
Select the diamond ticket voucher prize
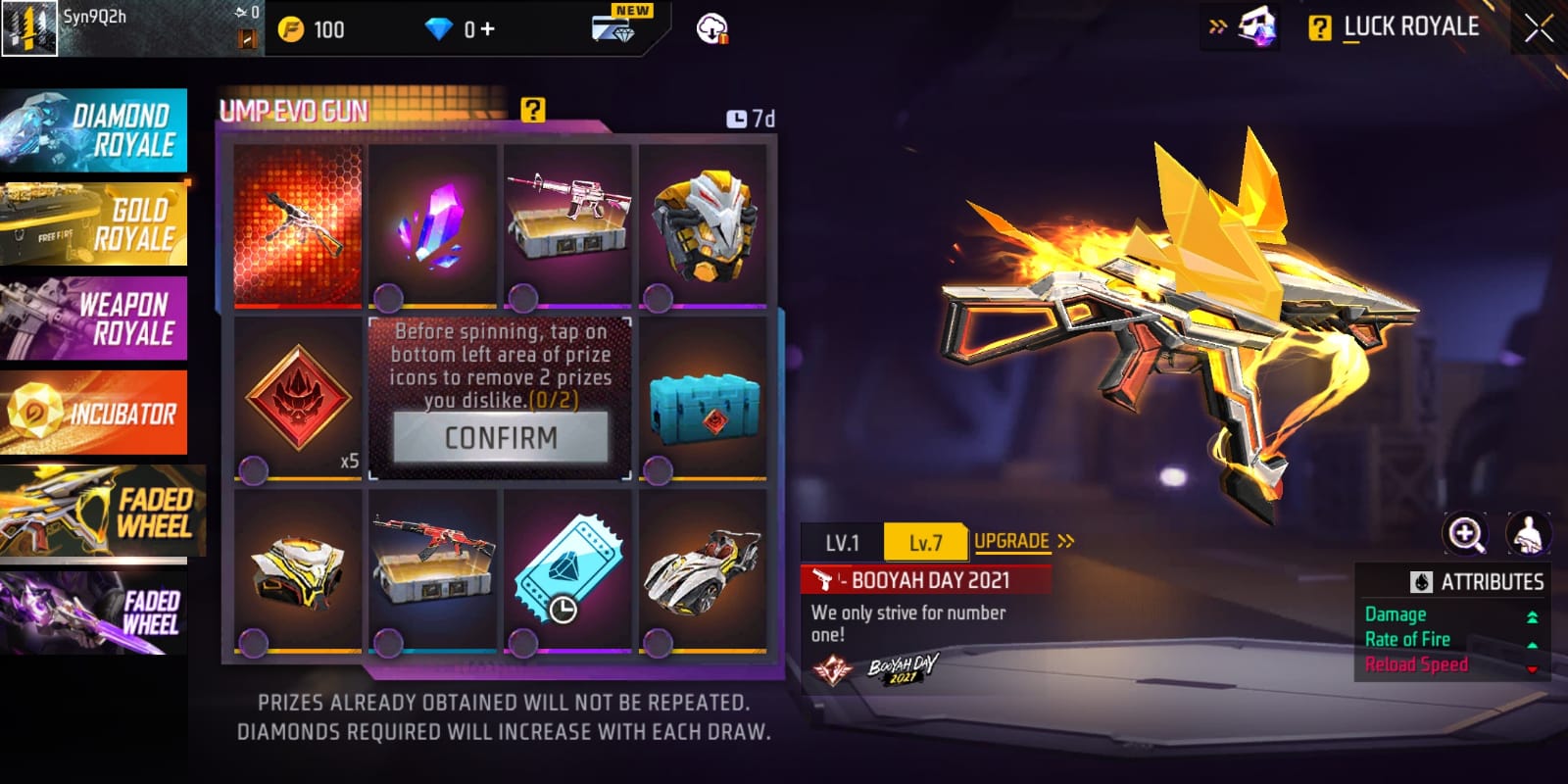(x=567, y=570)
